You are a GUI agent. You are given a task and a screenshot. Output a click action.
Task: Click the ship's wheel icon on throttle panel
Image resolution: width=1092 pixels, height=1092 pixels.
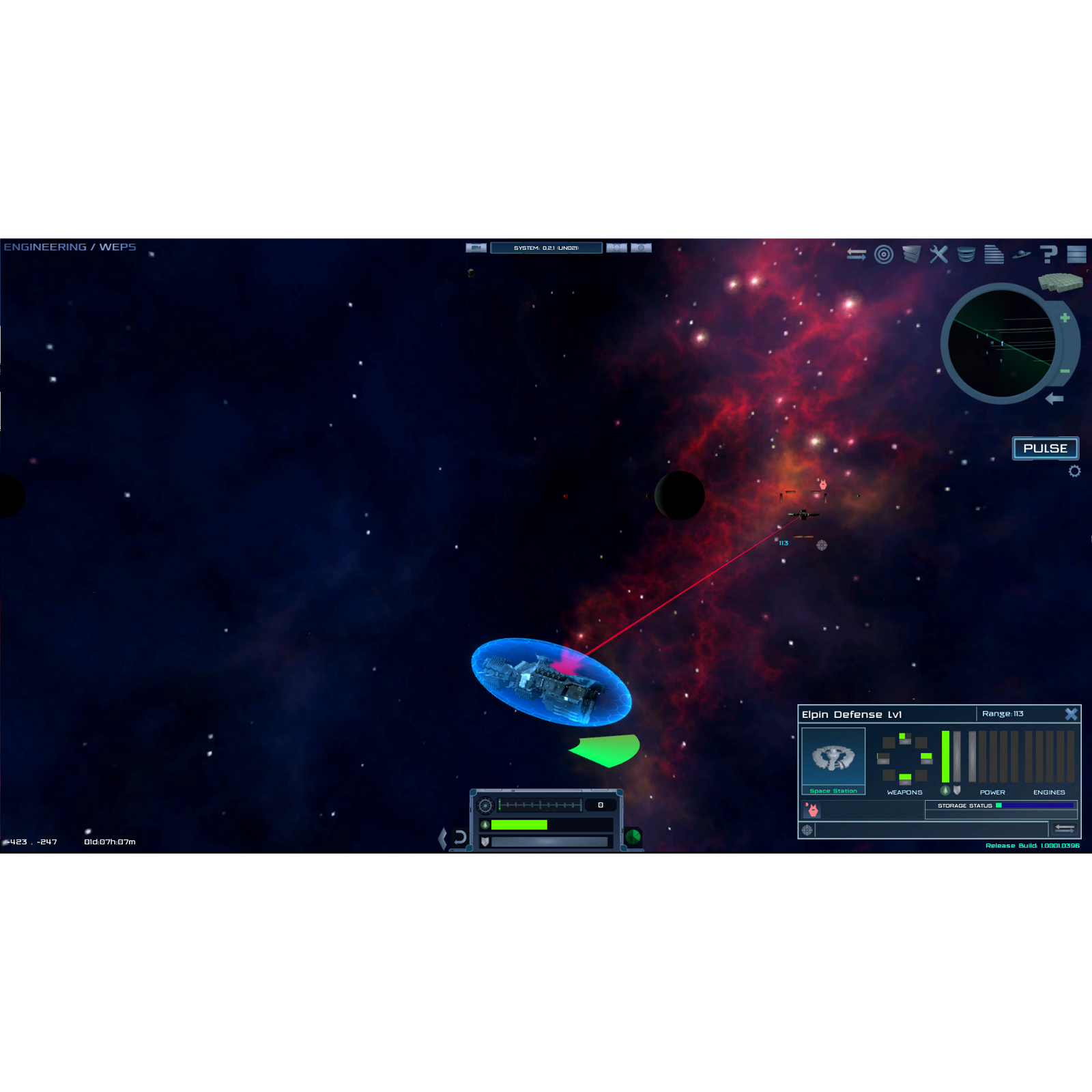pyautogui.click(x=485, y=805)
